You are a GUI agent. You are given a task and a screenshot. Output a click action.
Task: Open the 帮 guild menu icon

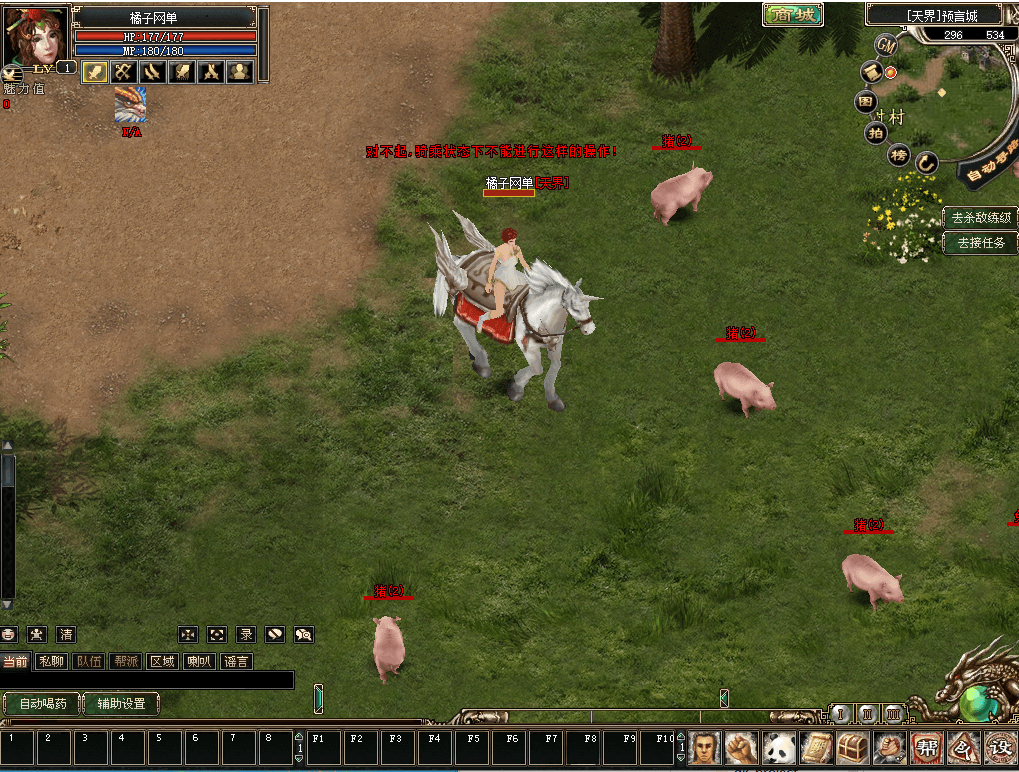[x=926, y=747]
